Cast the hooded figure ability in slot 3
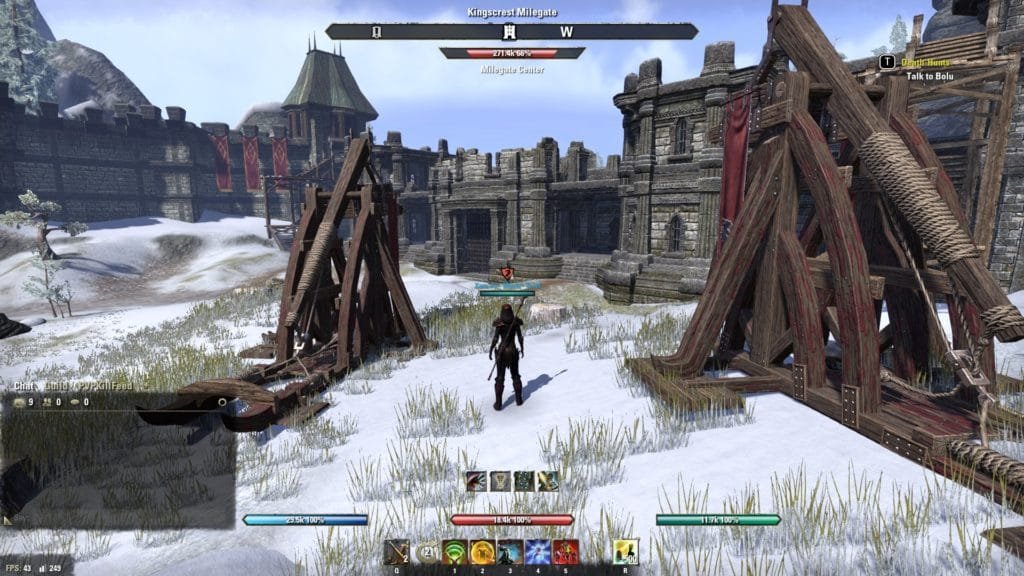Viewport: 1024px width, 576px height. coord(509,552)
